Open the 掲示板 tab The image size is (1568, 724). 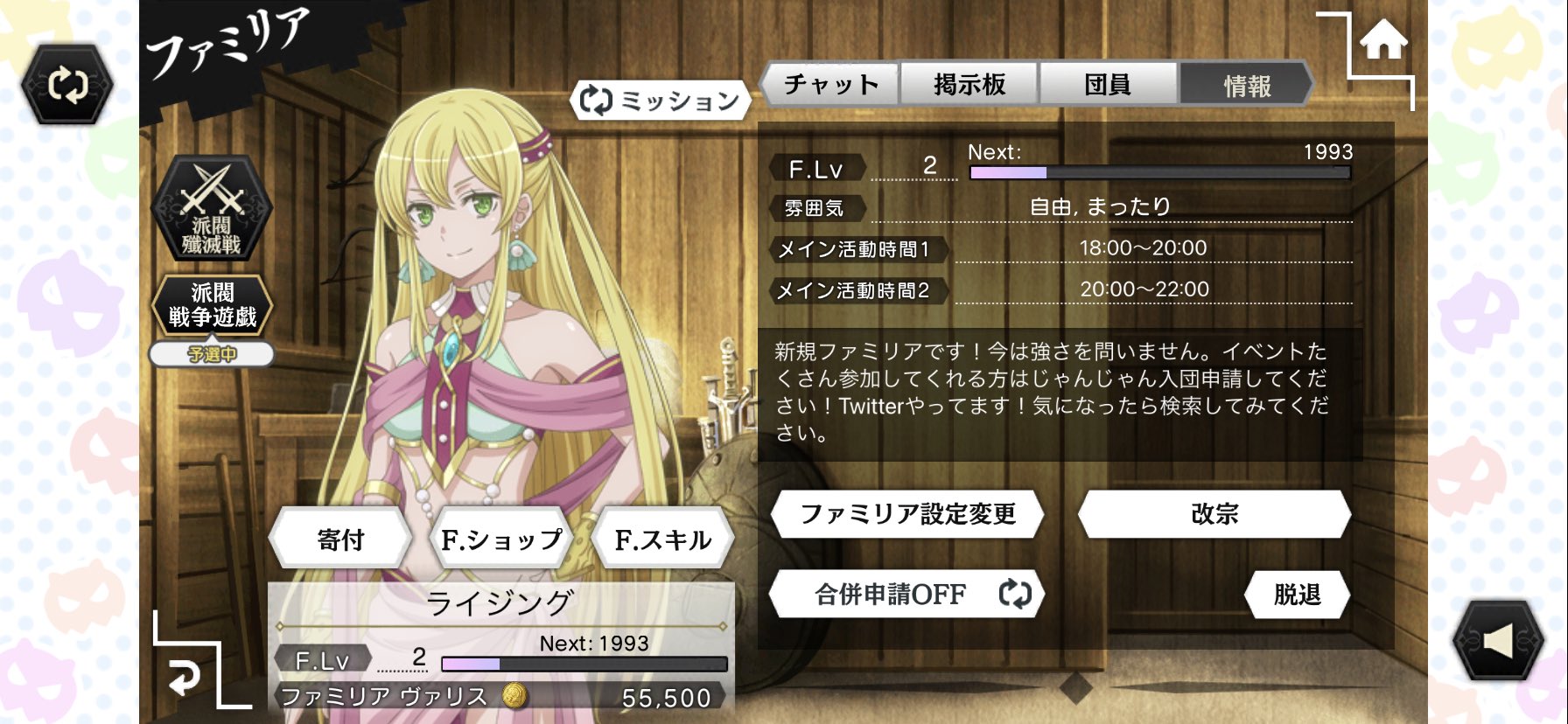(969, 84)
